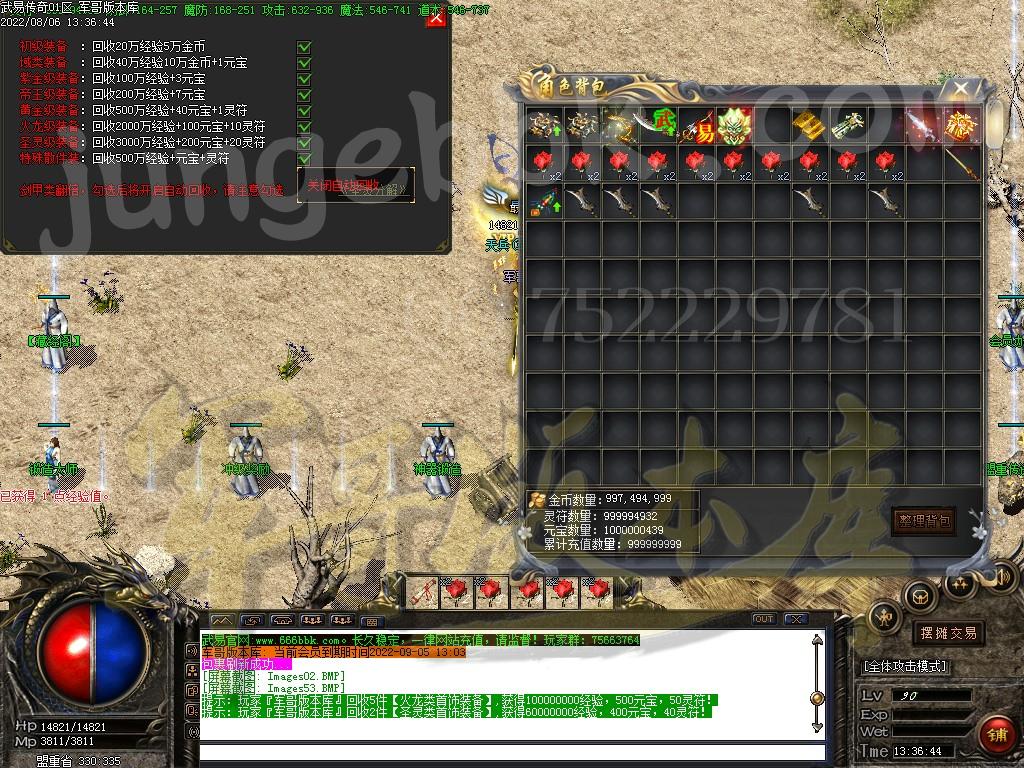1024x768 pixels.
Task: Choose the golden spear in the bag
Action: click(x=961, y=161)
